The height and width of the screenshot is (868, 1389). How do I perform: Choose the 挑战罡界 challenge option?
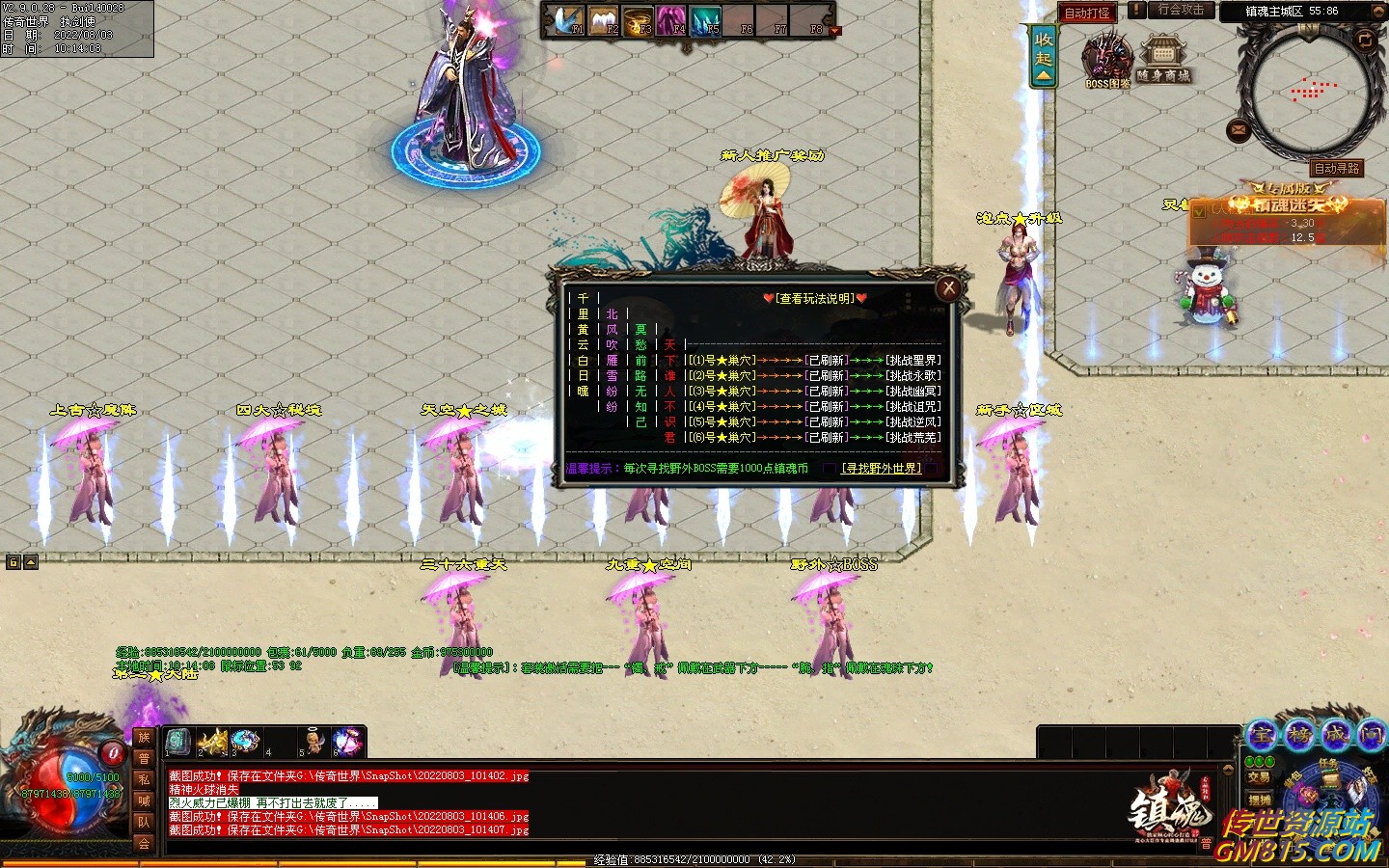click(912, 361)
